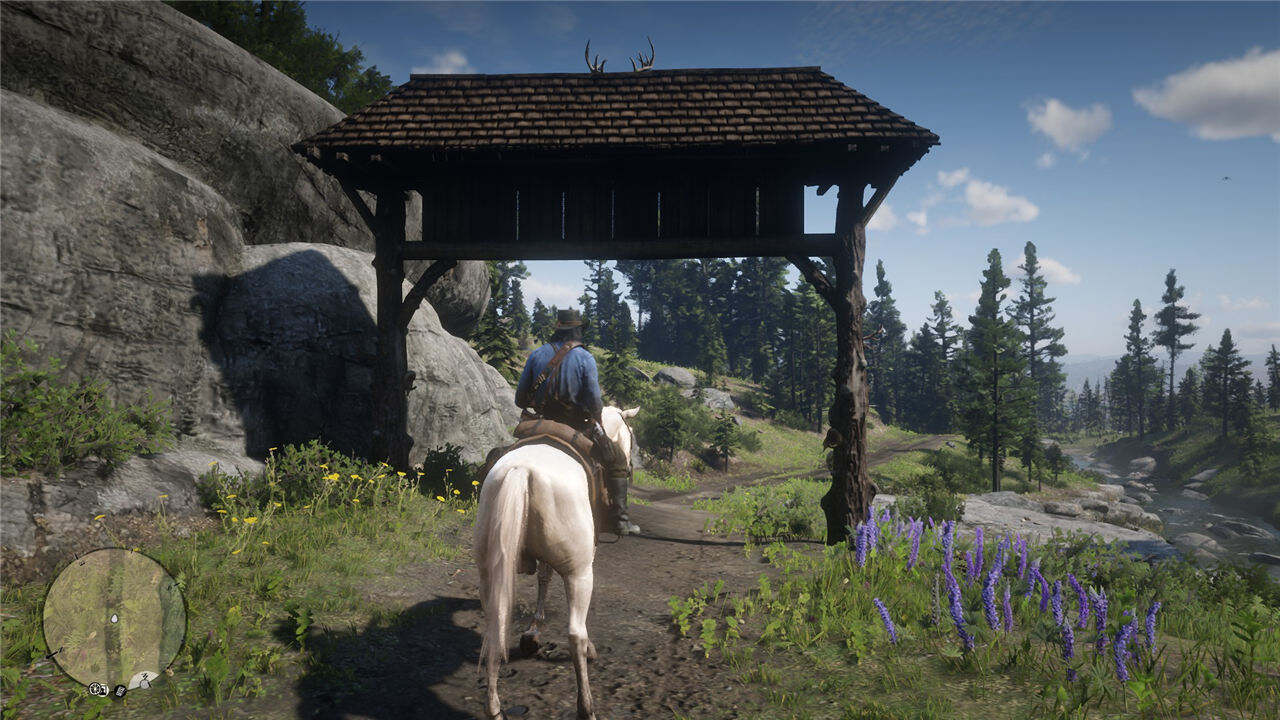Select the dark square icon beneath the minimap
This screenshot has width=1280, height=720.
(x=120, y=690)
